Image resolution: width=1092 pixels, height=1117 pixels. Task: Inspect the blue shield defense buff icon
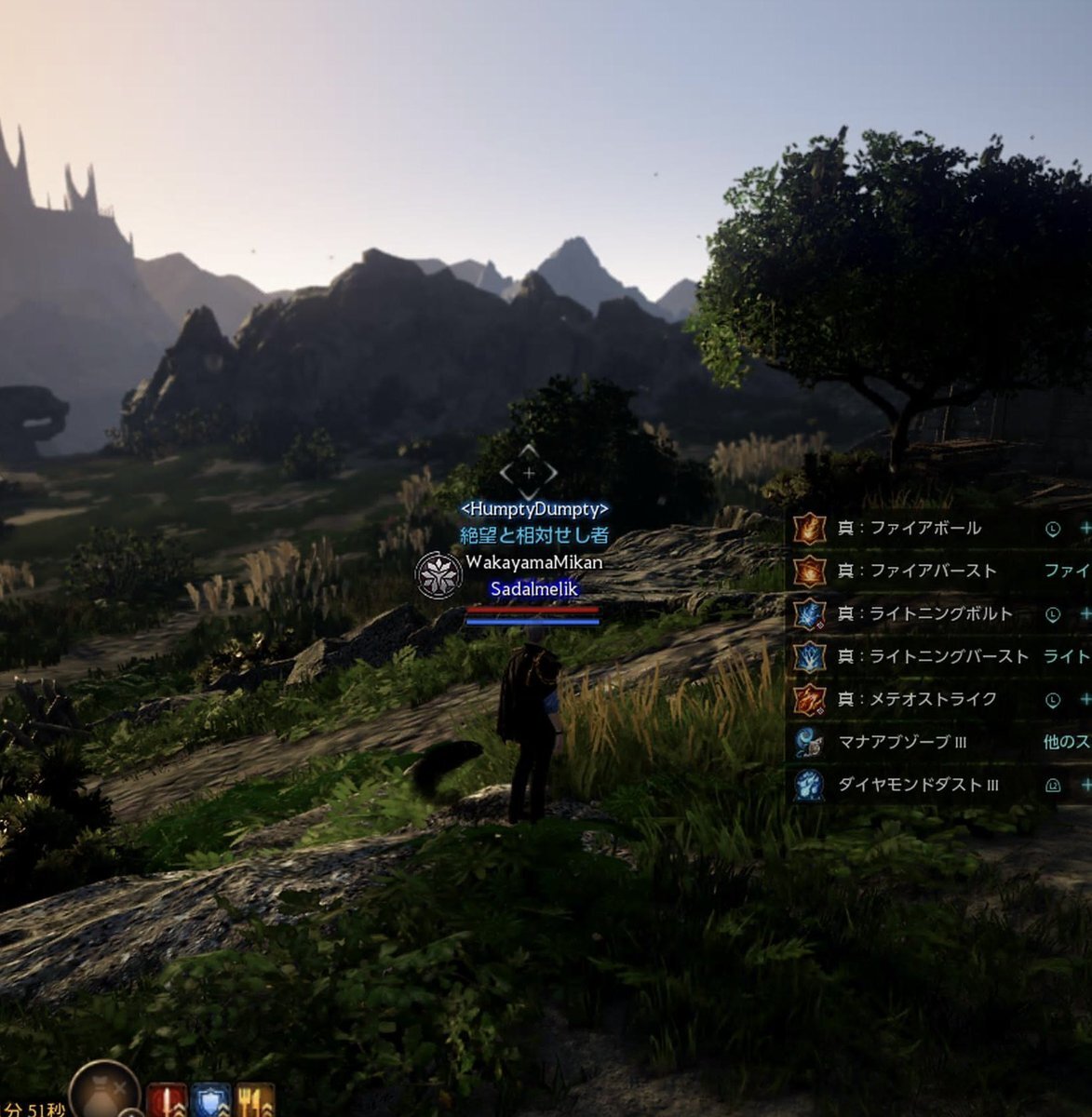coord(210,1101)
